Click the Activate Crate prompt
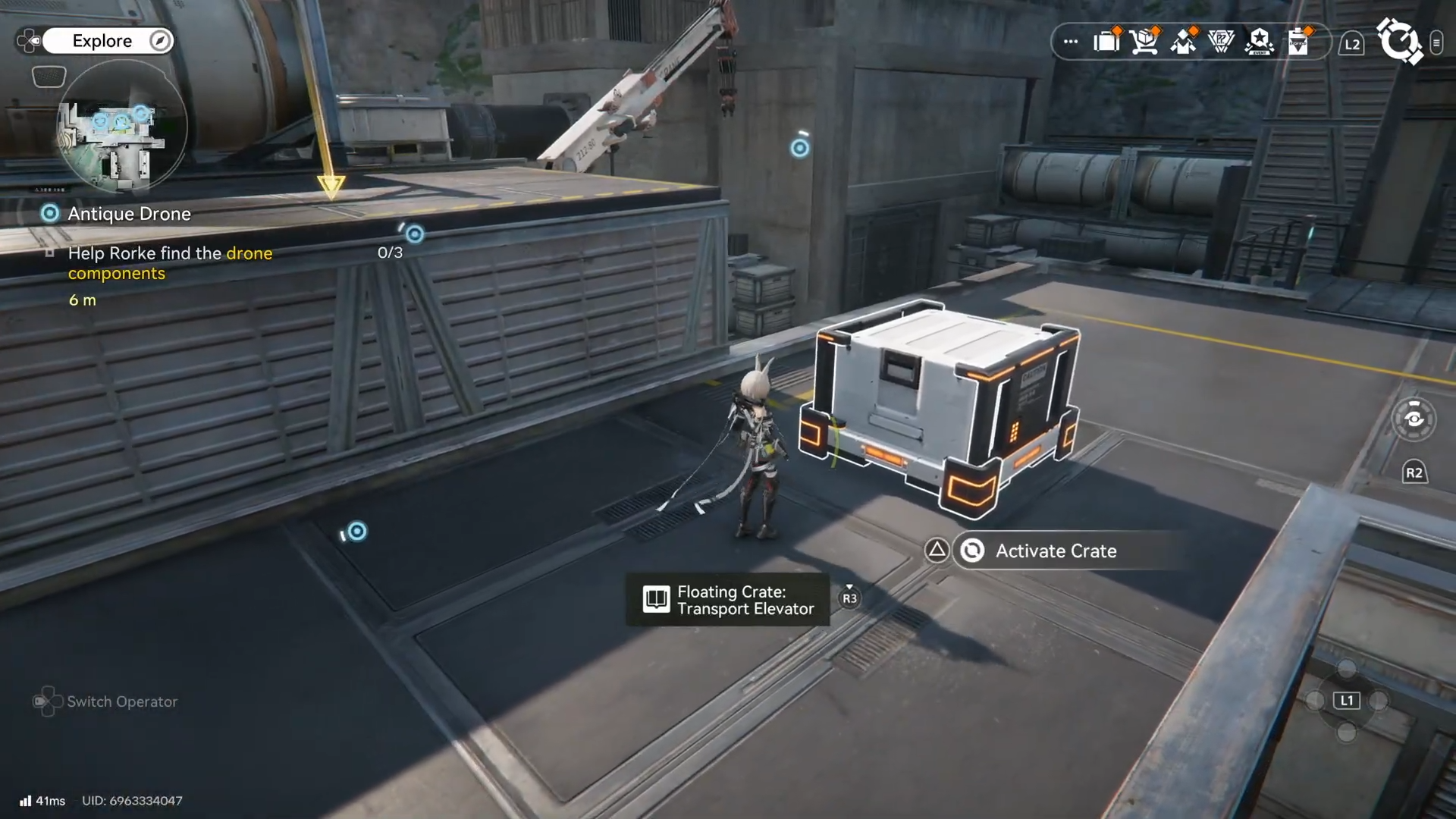The height and width of the screenshot is (819, 1456). [x=1056, y=551]
